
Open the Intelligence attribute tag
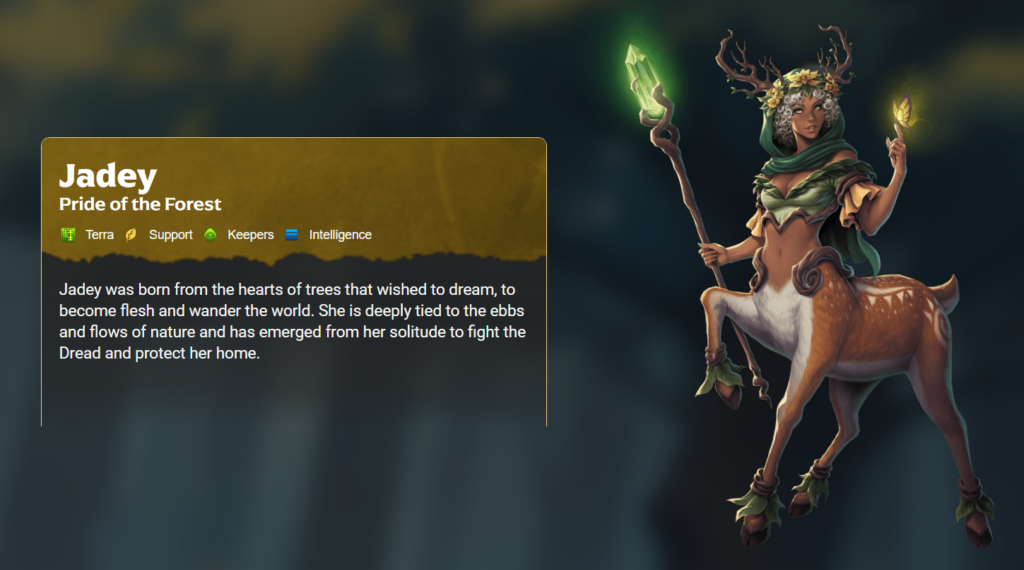pyautogui.click(x=329, y=235)
